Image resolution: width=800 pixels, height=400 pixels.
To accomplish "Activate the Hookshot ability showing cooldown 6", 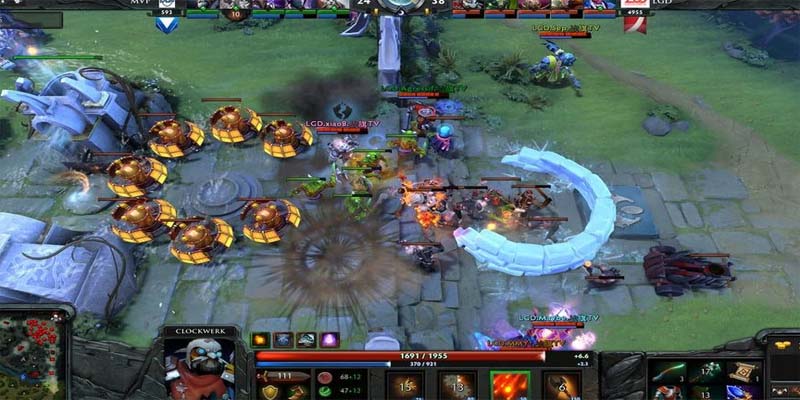I will coord(561,385).
